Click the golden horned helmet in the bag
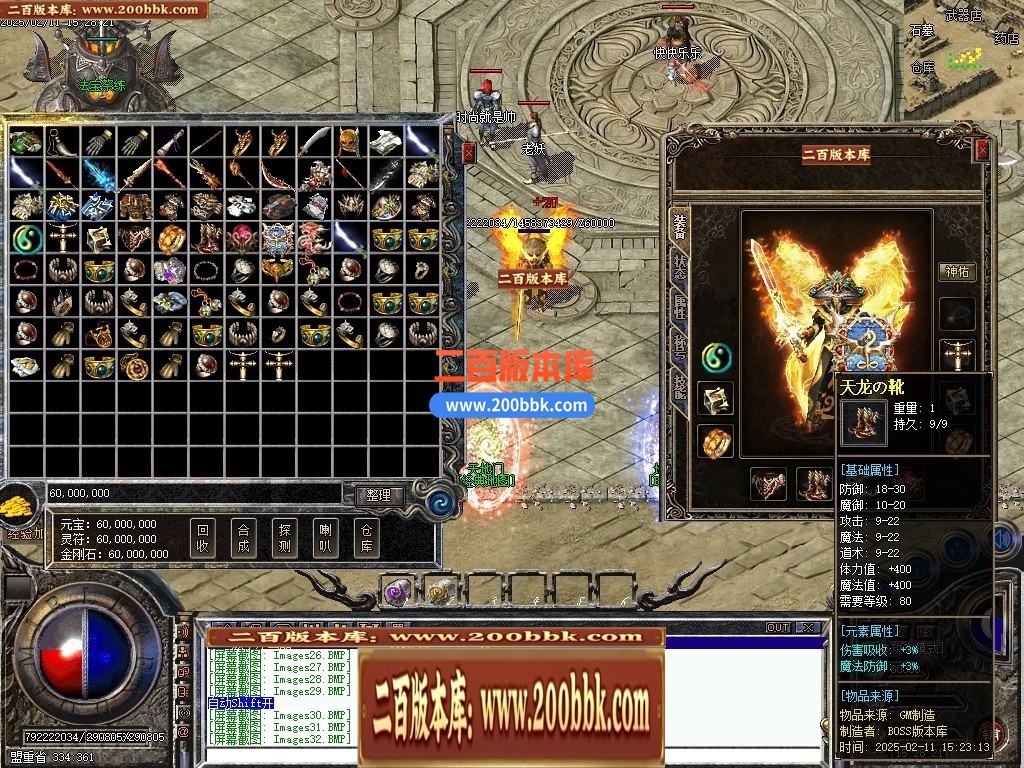The image size is (1024, 768). pos(349,143)
